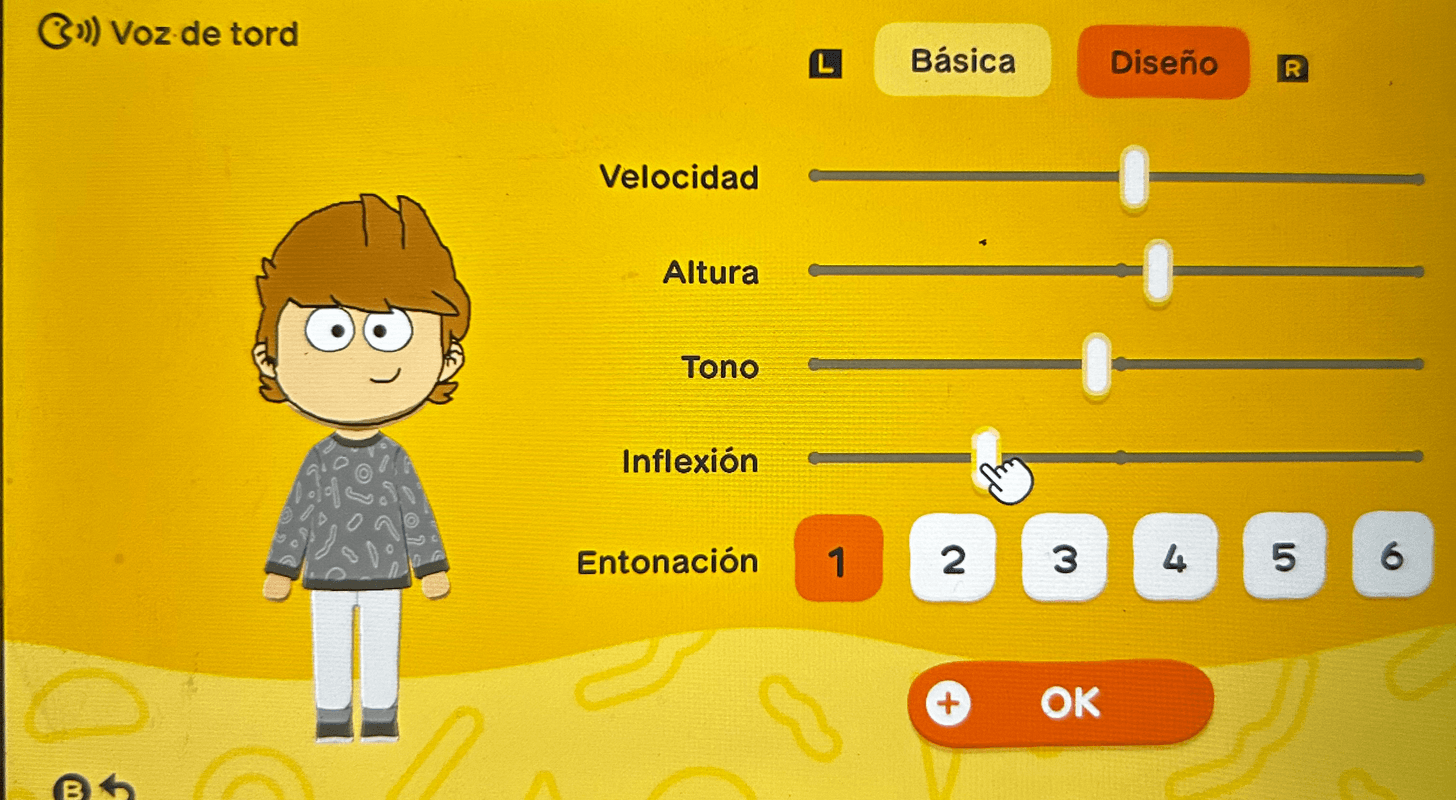Click the plus icon on the OK button
Screen dimensions: 1456x800
[948, 702]
